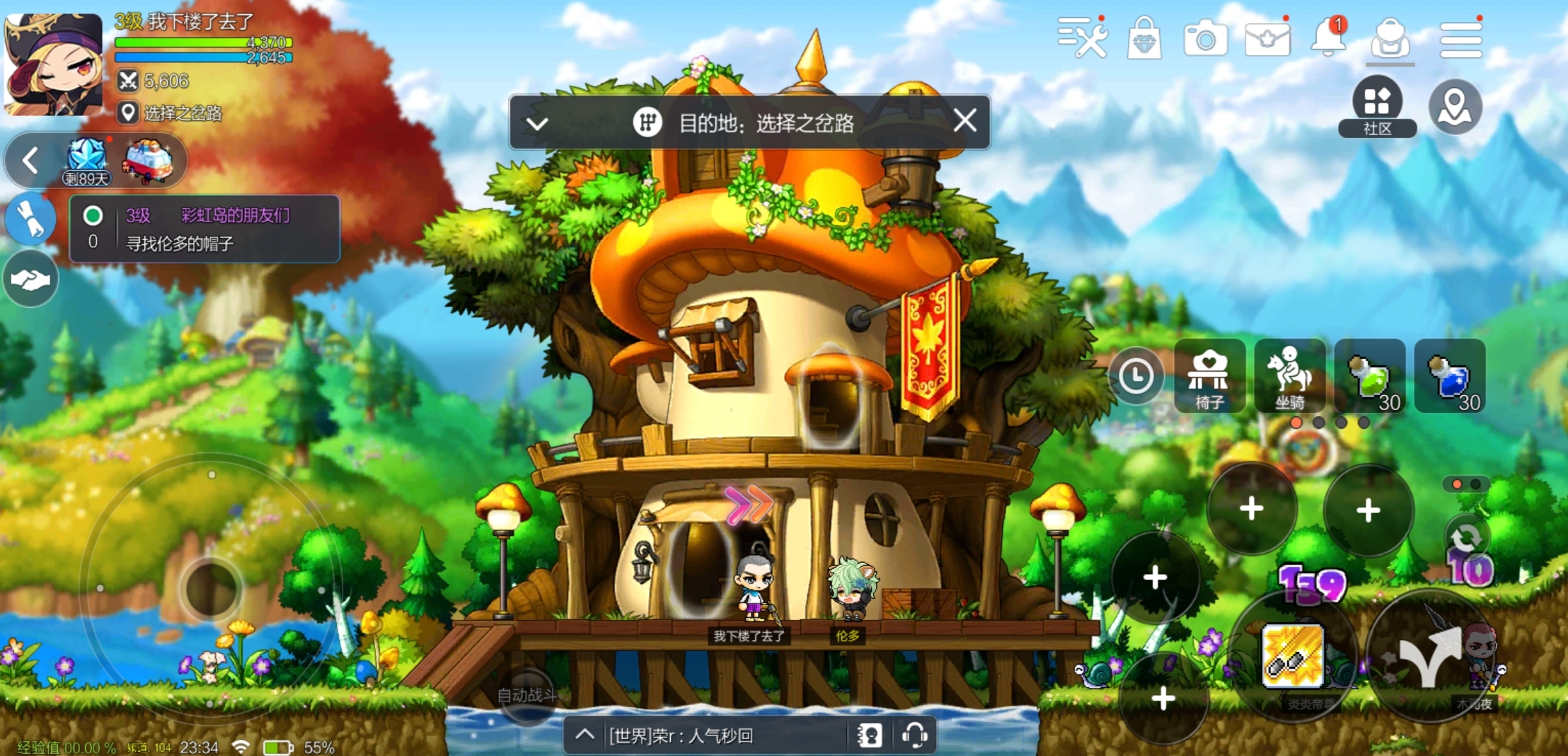The height and width of the screenshot is (756, 1568).
Task: Select the 椅子 chair button
Action: (x=1209, y=376)
